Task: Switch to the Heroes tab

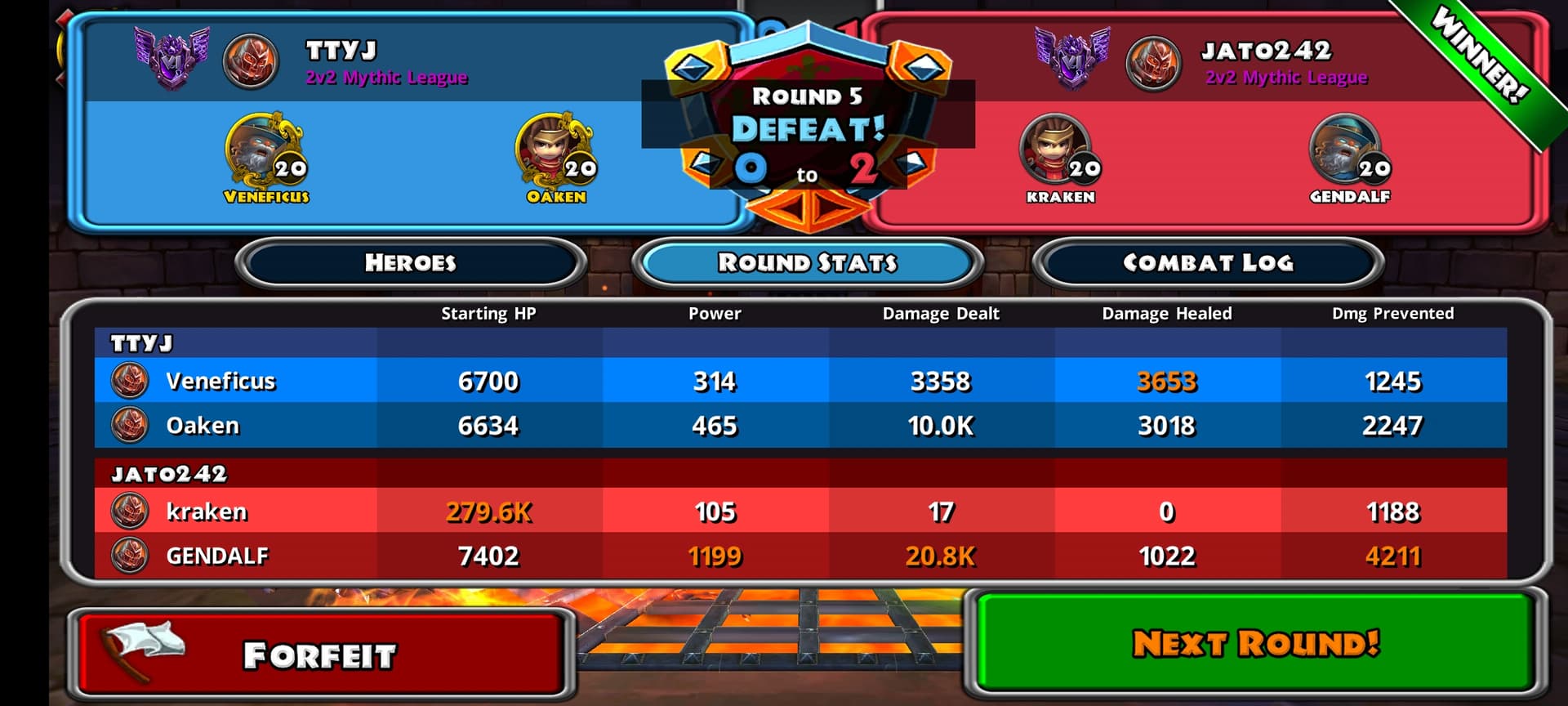Action: tap(410, 262)
